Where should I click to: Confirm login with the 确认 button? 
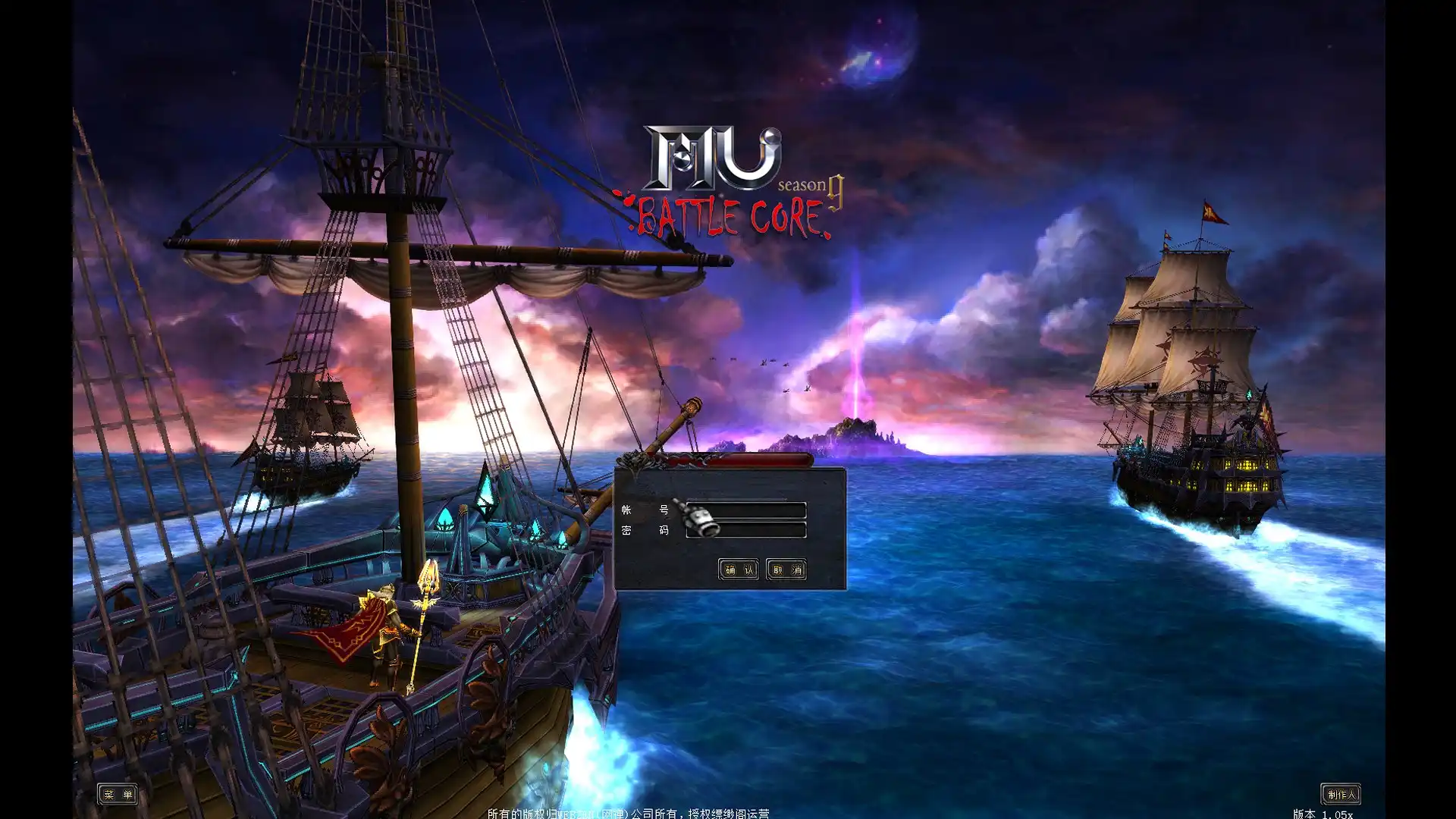point(738,570)
